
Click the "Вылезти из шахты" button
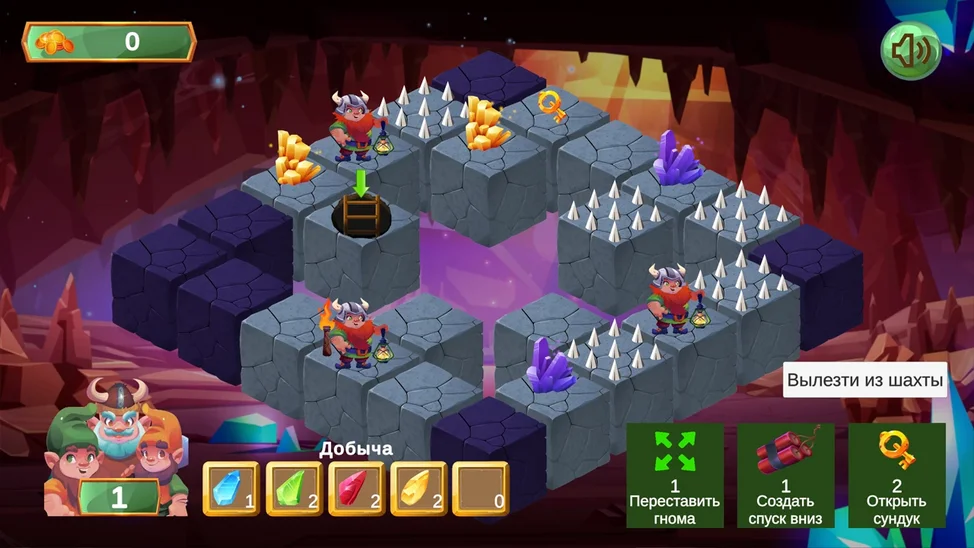coord(864,380)
